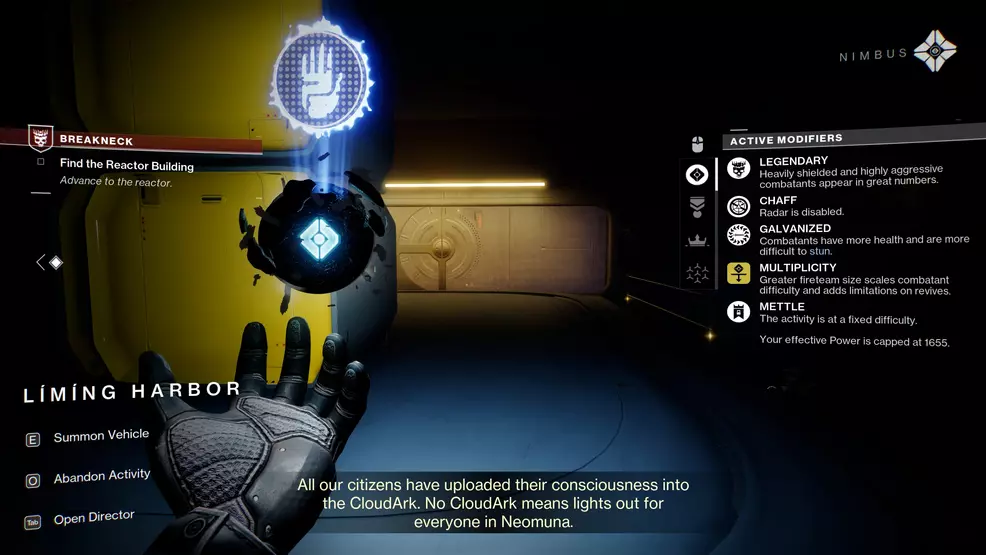Inspect the yellow Multiplicity modifier icon

[738, 273]
